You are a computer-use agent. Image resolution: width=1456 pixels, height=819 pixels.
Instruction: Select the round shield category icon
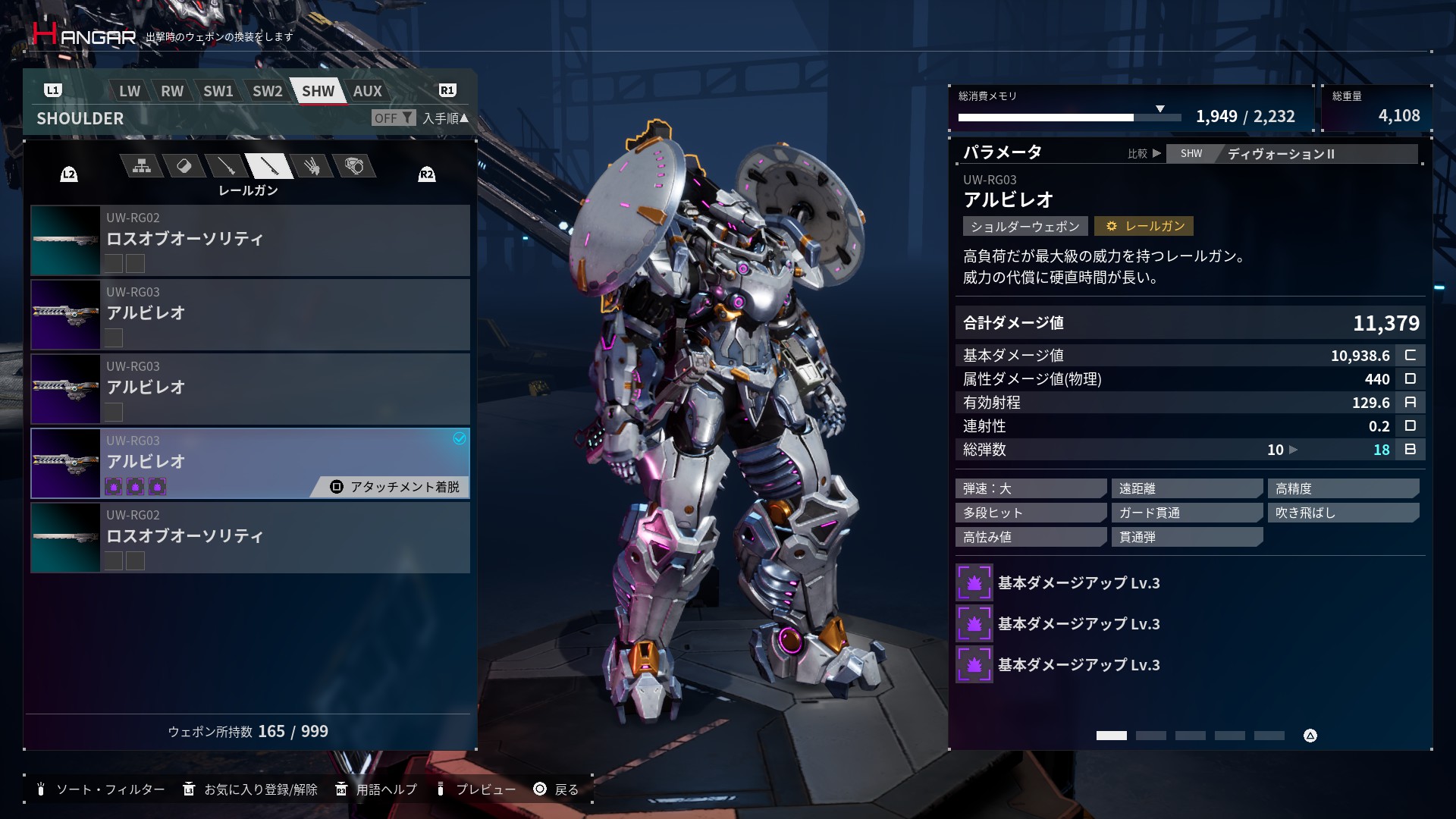point(353,166)
